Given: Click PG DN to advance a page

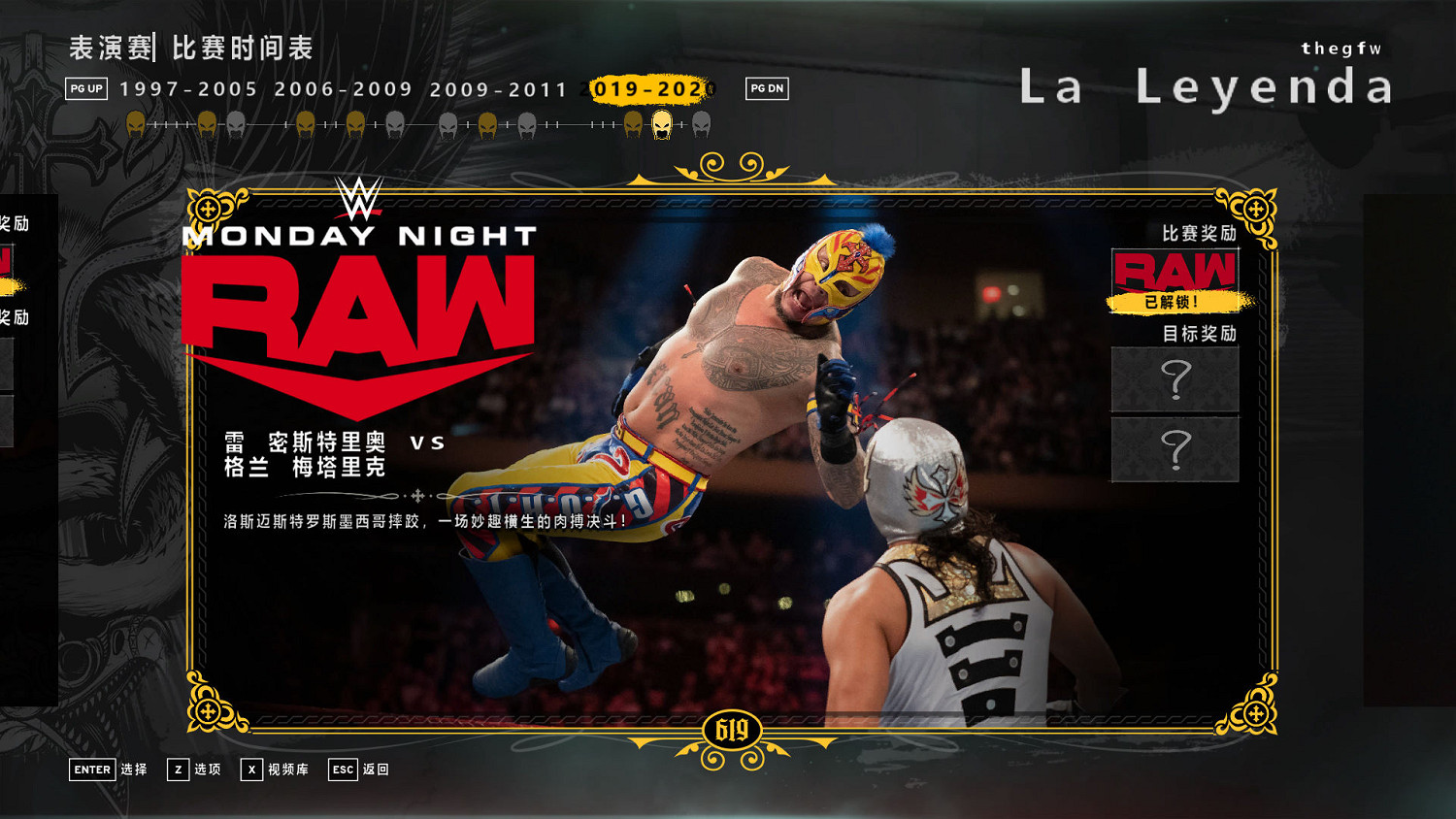Looking at the screenshot, I should point(765,89).
